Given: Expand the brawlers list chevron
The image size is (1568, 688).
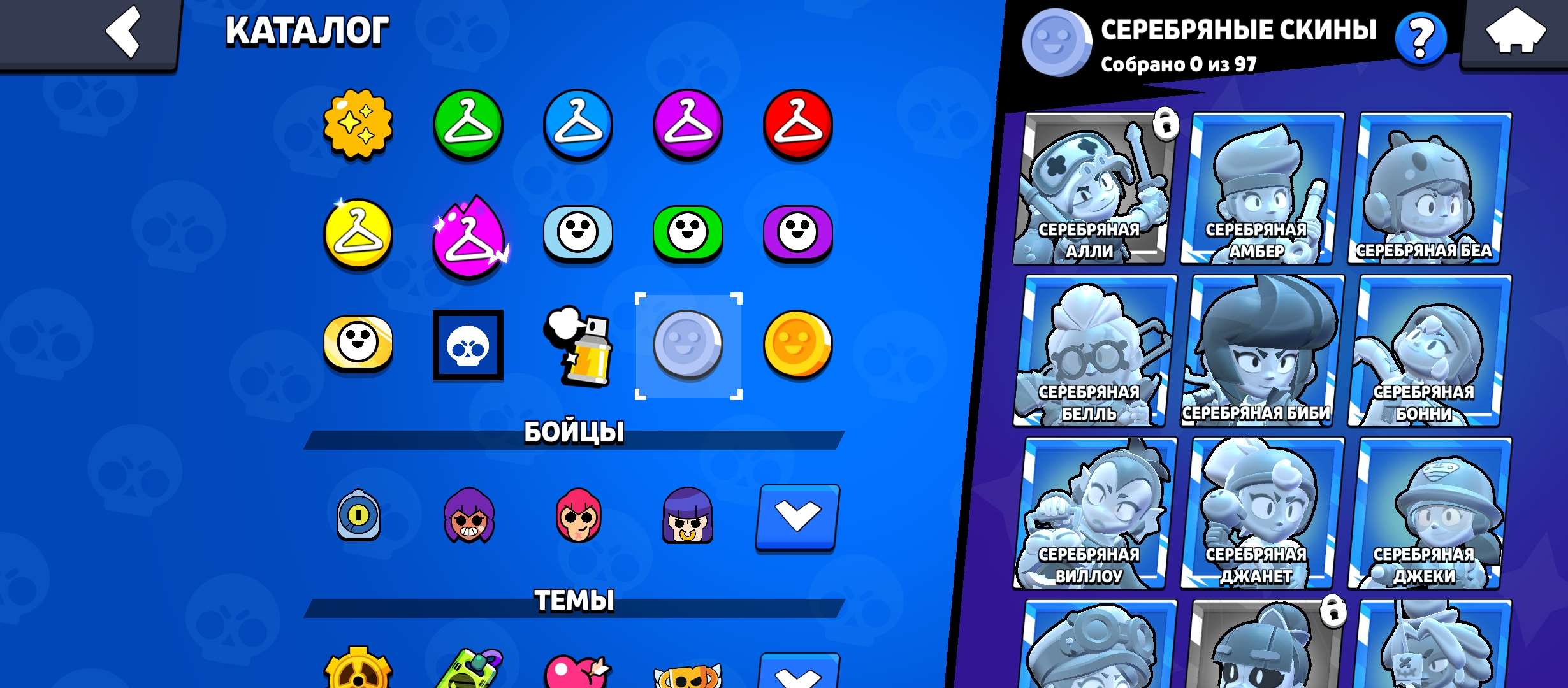Looking at the screenshot, I should pyautogui.click(x=797, y=517).
